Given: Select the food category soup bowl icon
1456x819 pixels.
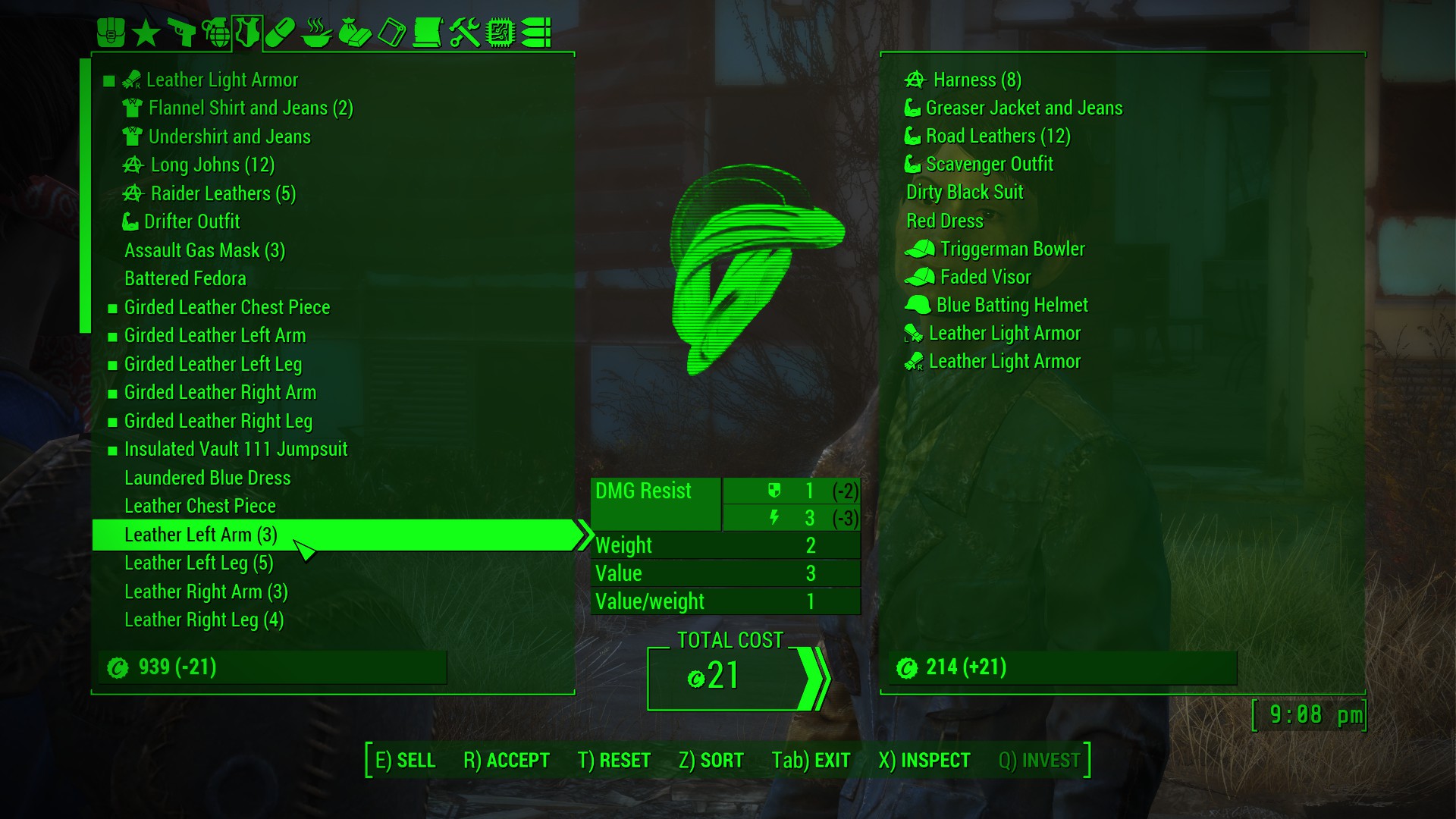Looking at the screenshot, I should tap(315, 33).
